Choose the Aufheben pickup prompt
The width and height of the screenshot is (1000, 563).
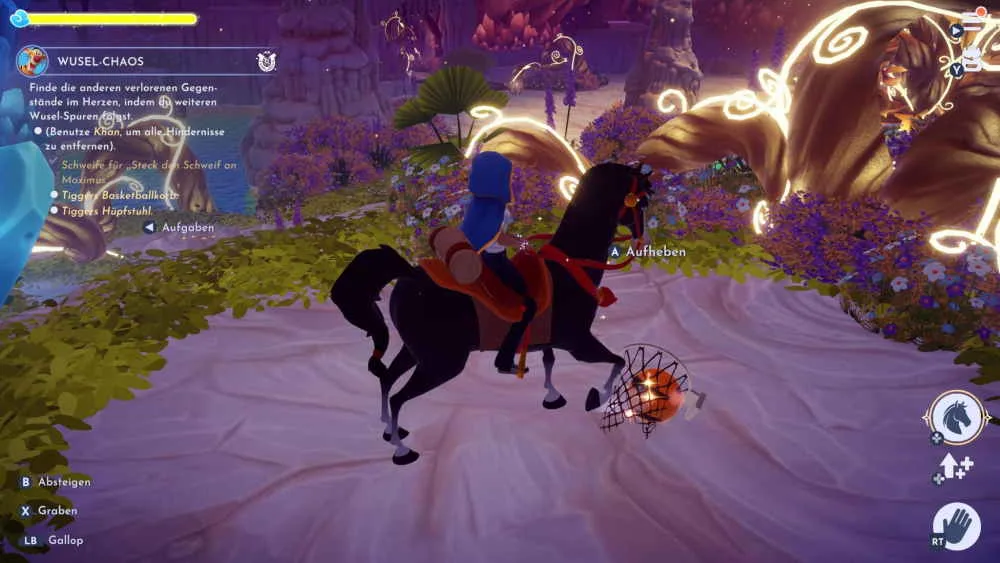pyautogui.click(x=655, y=252)
